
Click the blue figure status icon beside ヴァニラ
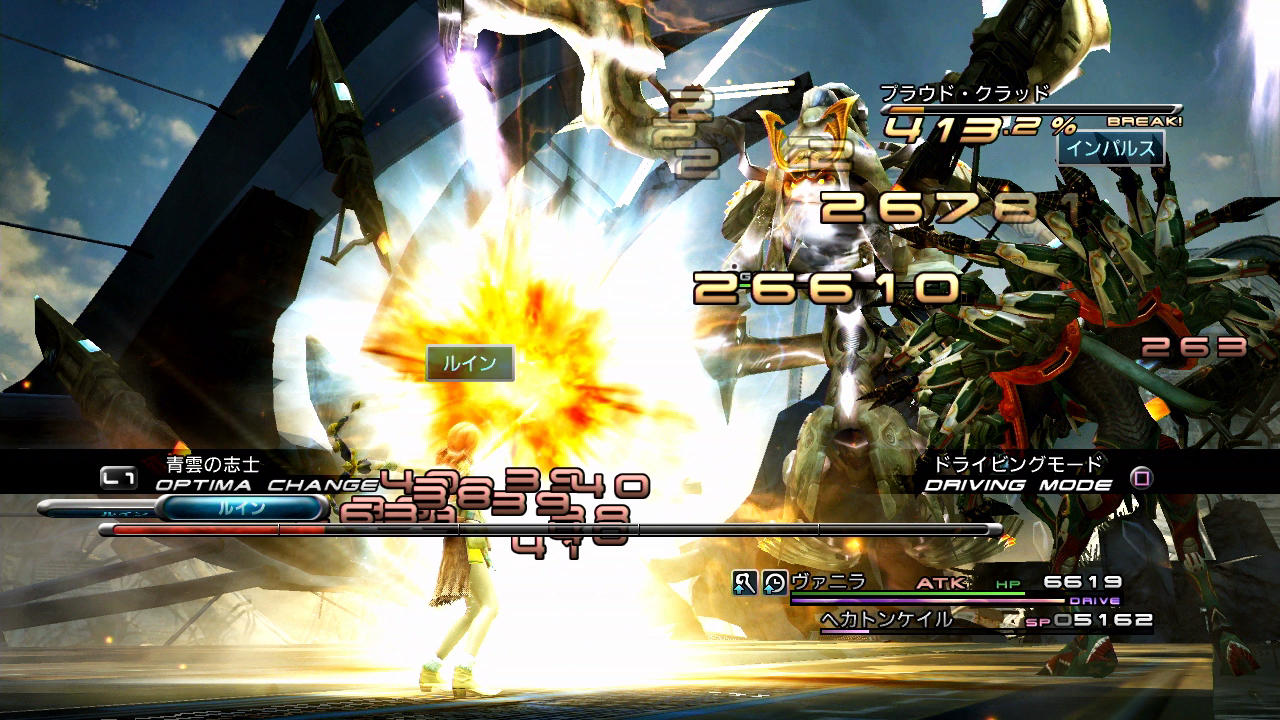(744, 582)
